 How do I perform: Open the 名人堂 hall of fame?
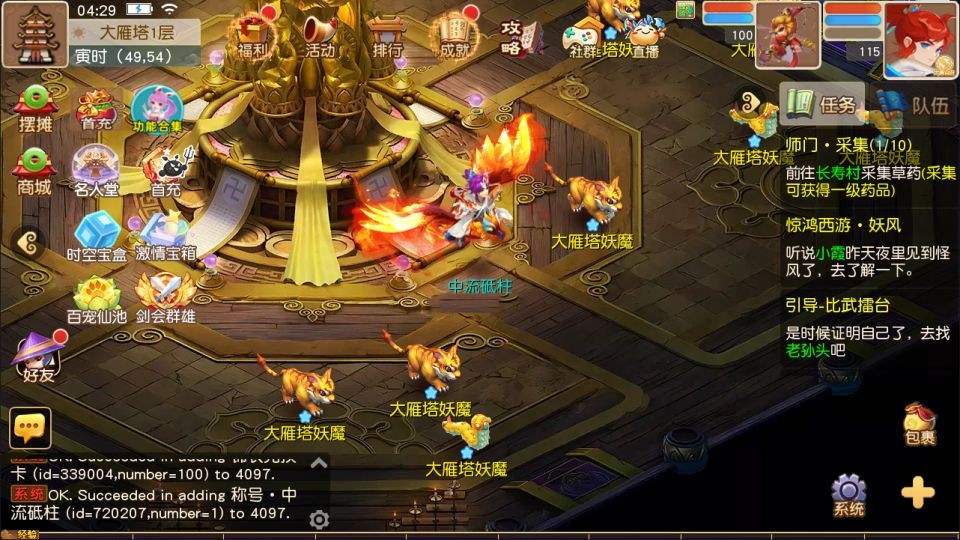tap(96, 169)
